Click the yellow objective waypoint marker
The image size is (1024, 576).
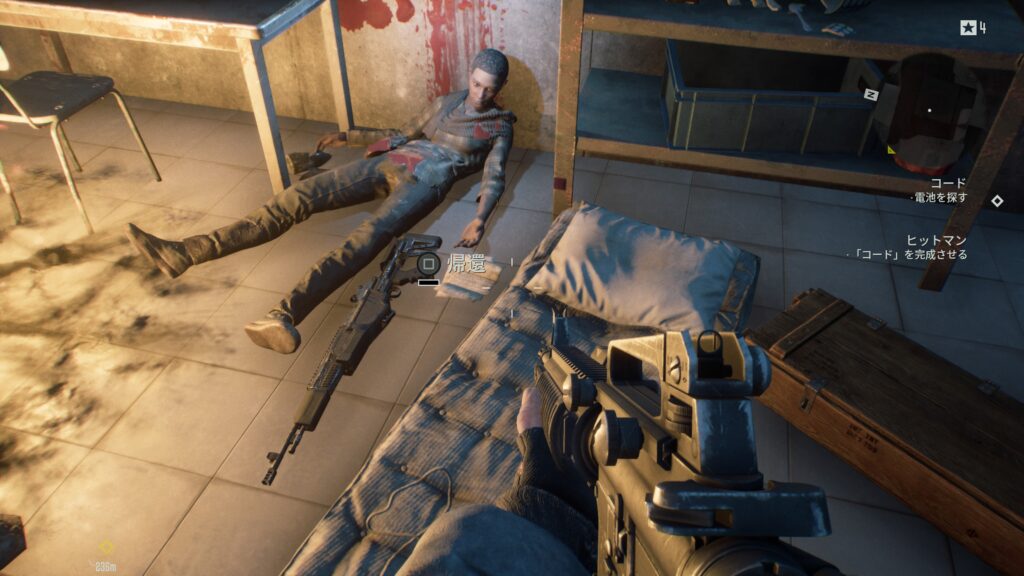(106, 547)
